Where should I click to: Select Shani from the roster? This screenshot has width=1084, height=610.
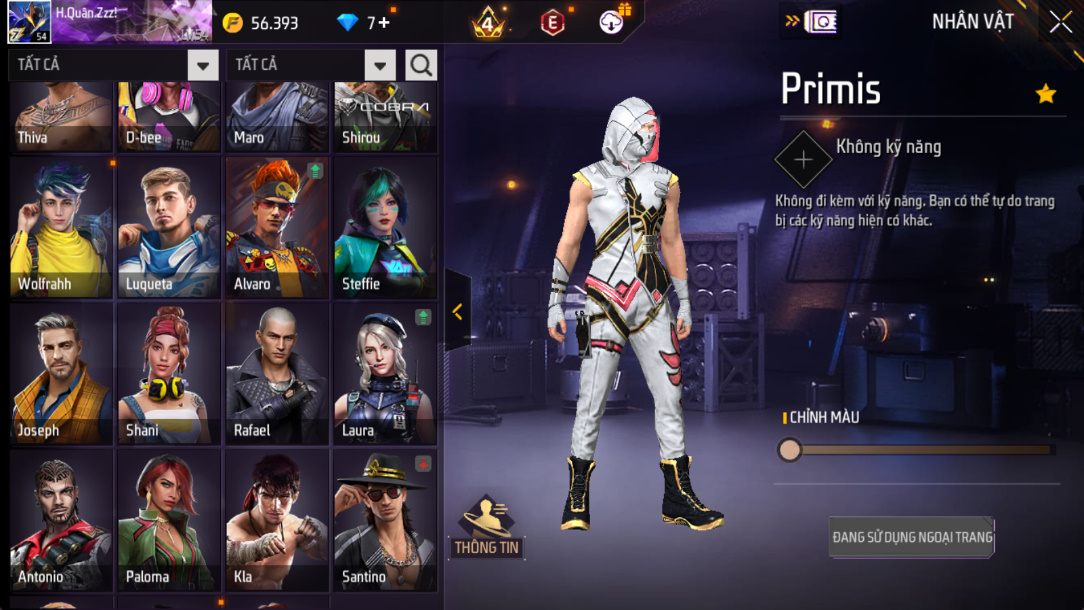click(x=168, y=374)
